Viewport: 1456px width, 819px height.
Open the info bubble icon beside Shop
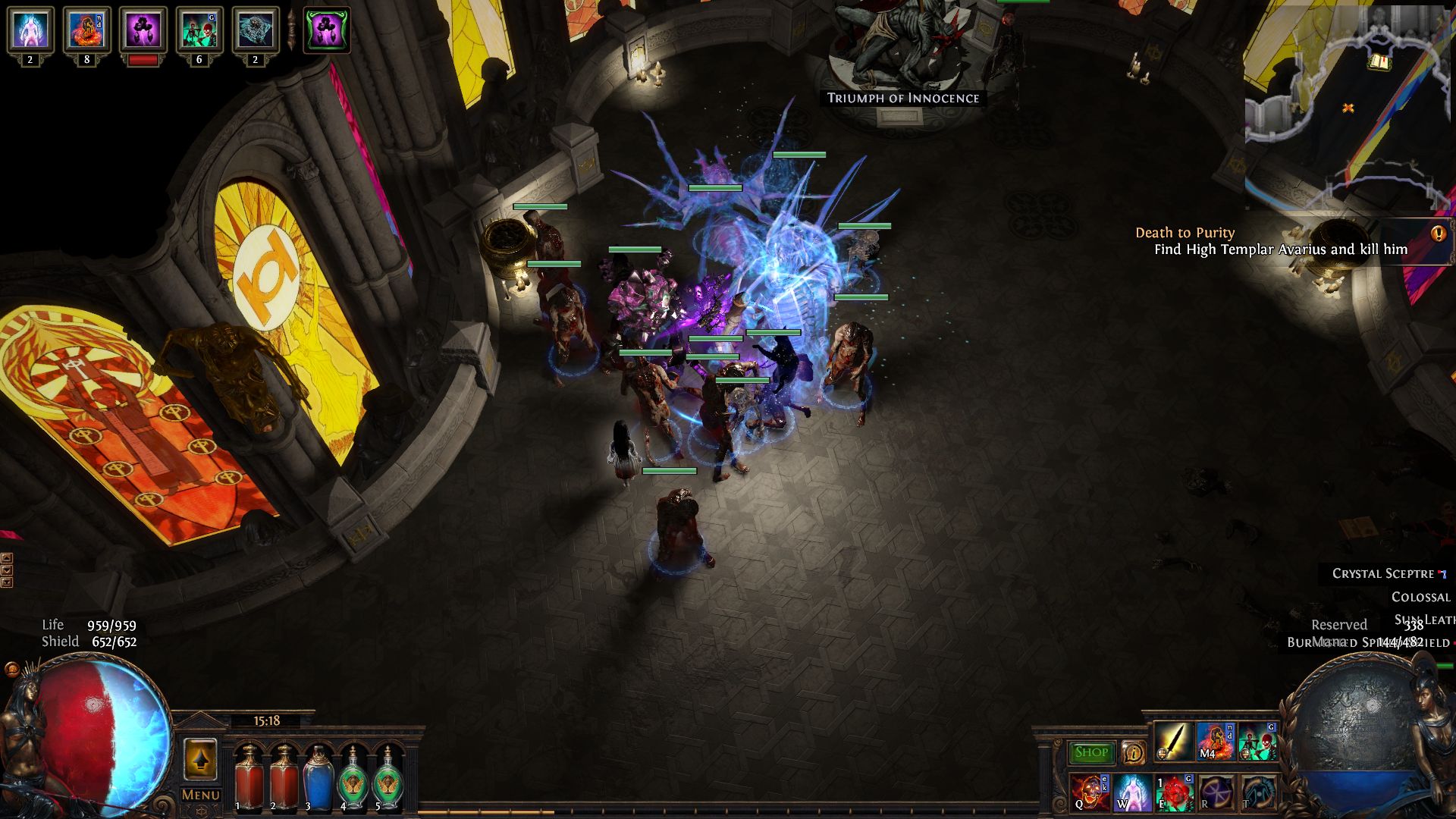(x=1134, y=752)
